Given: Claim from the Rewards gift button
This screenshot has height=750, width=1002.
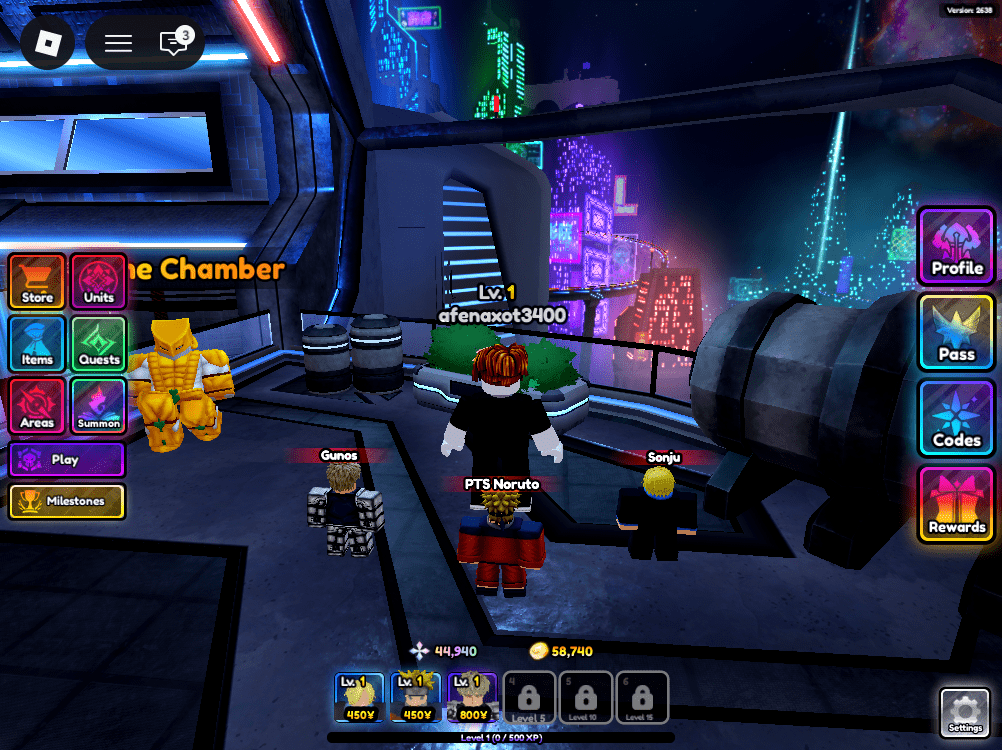Looking at the screenshot, I should click(x=956, y=504).
